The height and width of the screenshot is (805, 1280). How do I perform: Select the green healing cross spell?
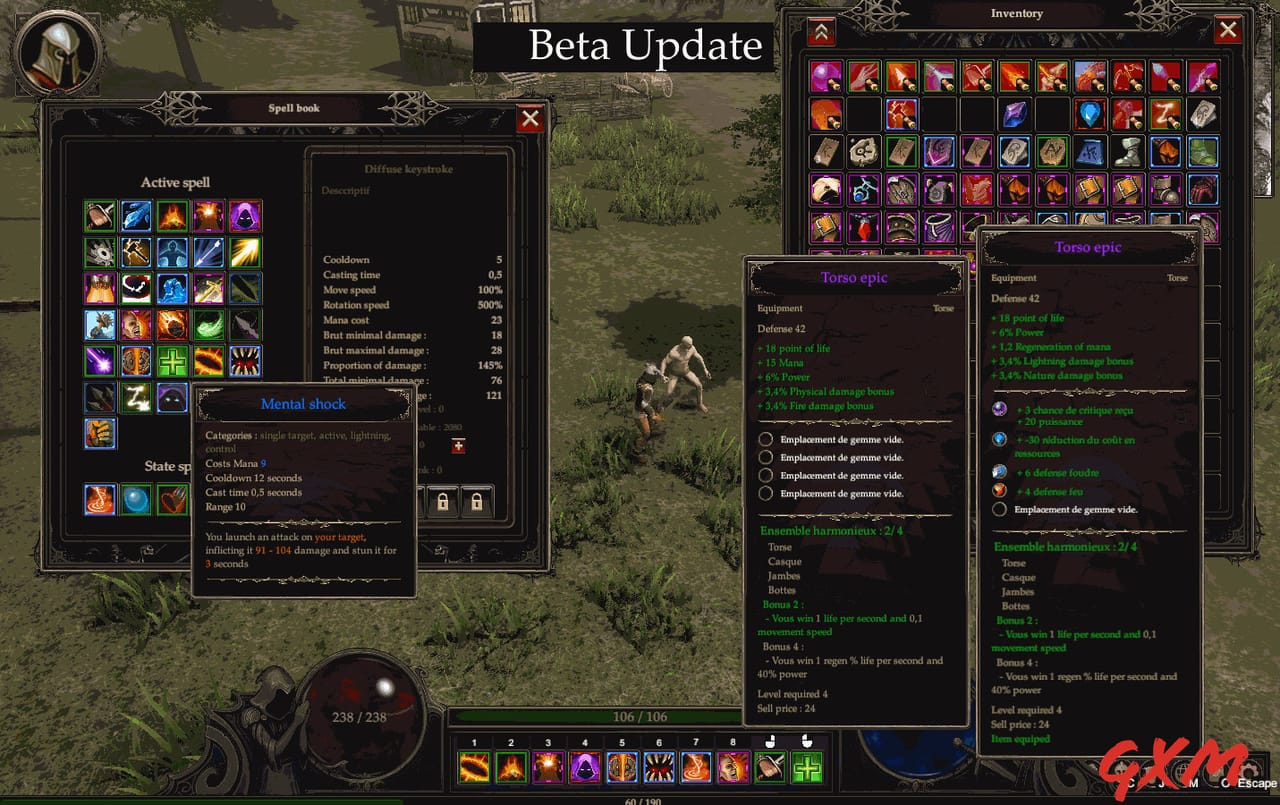172,361
